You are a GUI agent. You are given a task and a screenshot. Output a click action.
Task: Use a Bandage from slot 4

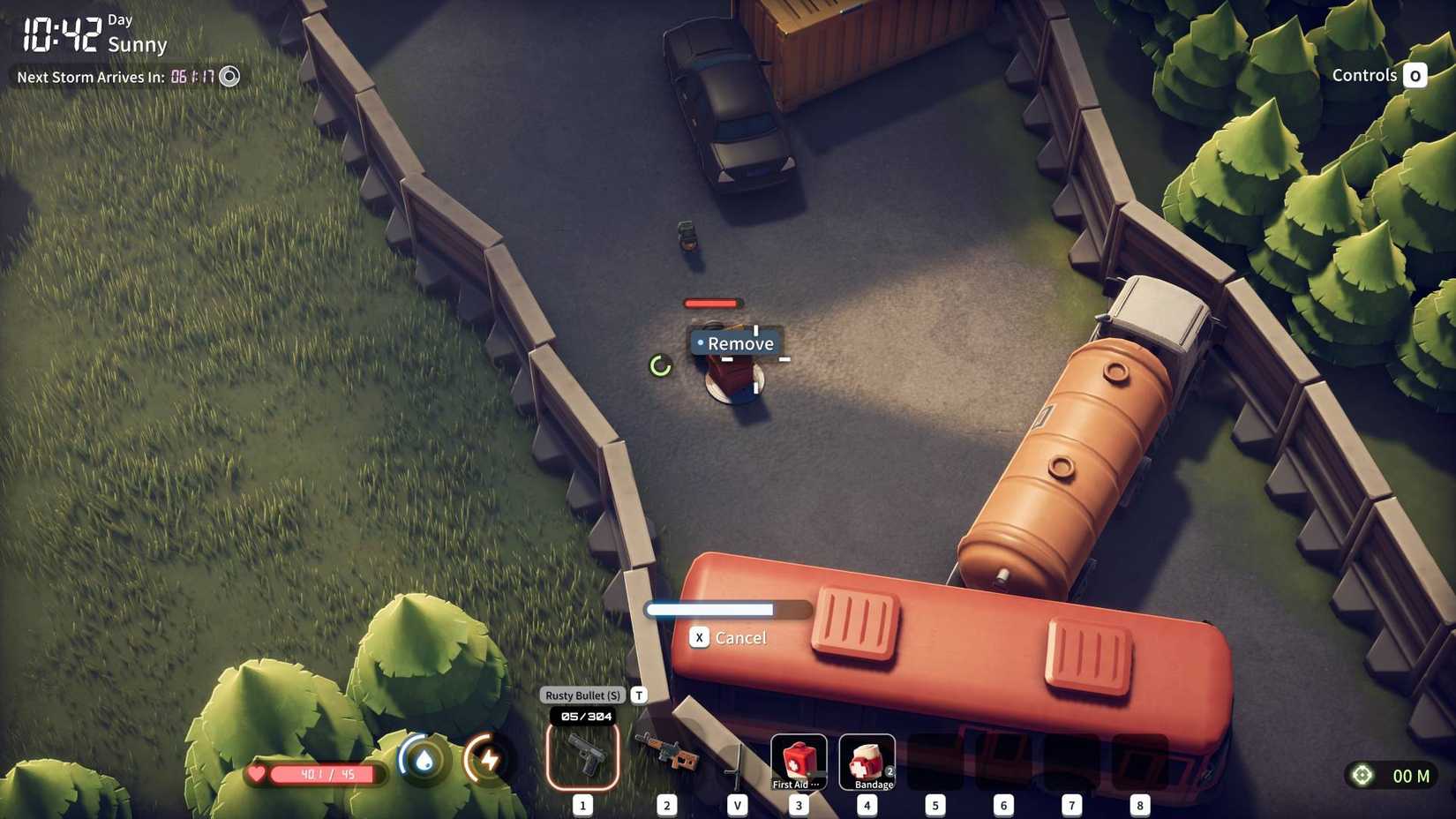pyautogui.click(x=867, y=759)
